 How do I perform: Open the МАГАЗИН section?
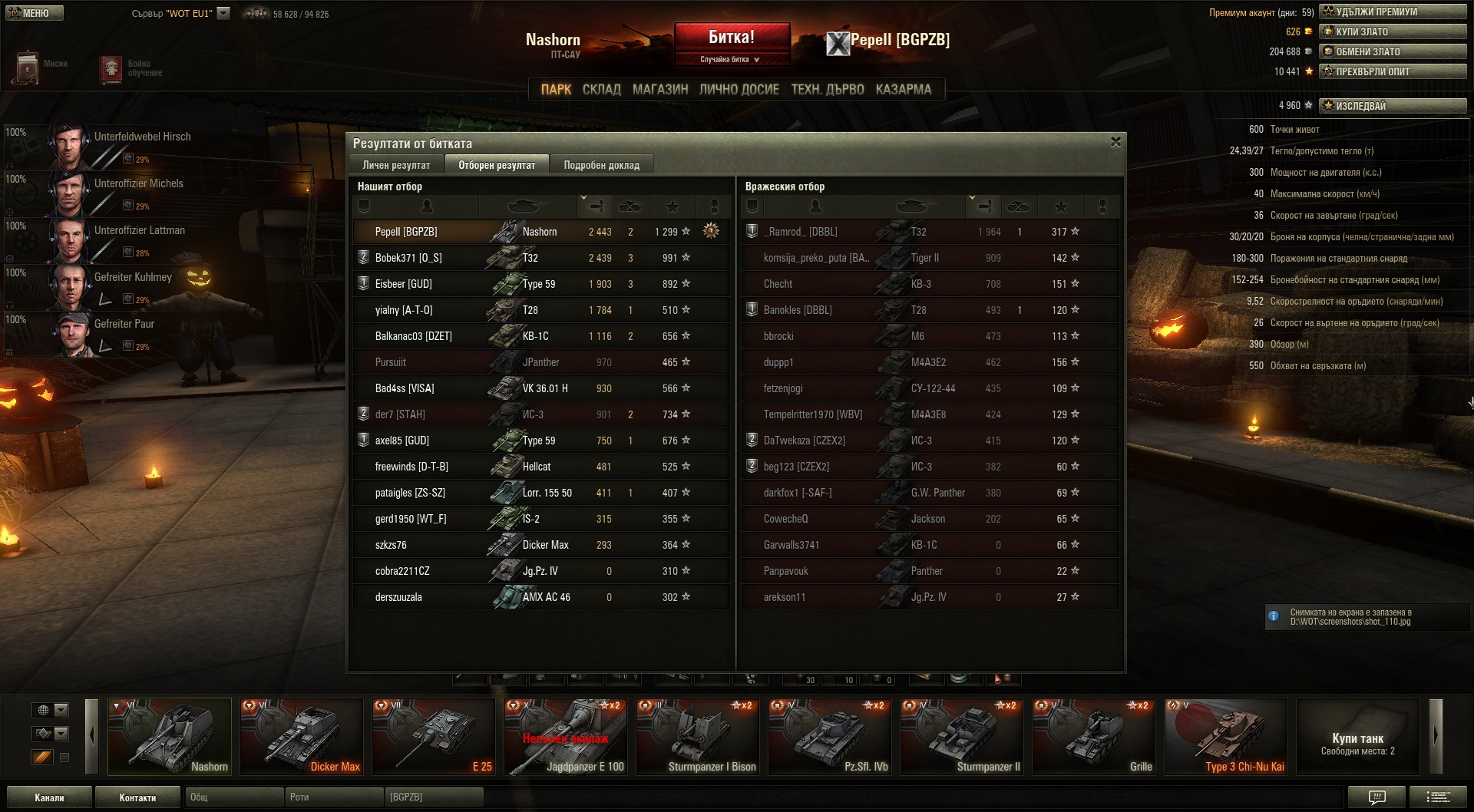click(660, 90)
